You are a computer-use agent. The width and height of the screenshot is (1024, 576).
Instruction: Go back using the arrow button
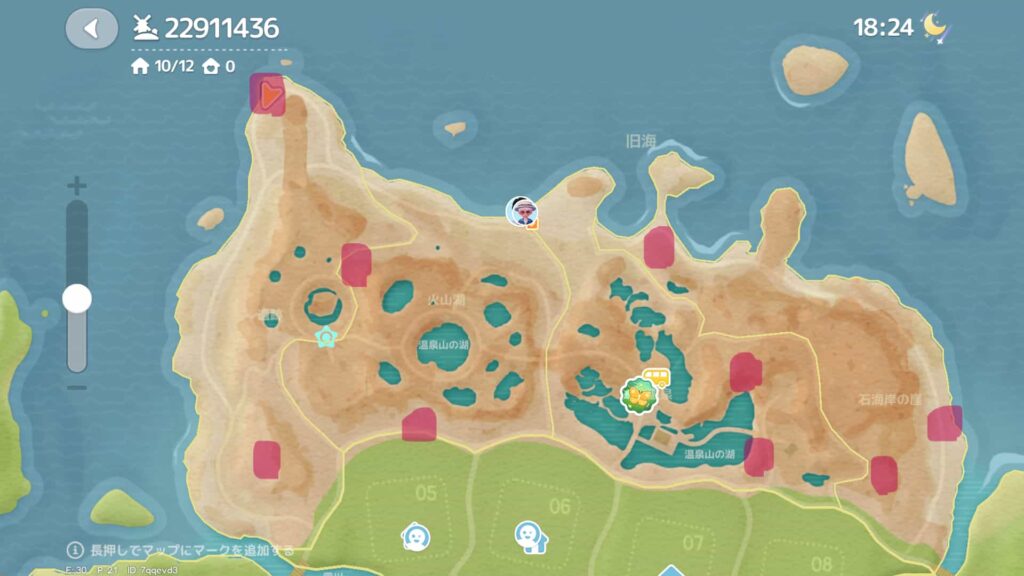(x=91, y=28)
